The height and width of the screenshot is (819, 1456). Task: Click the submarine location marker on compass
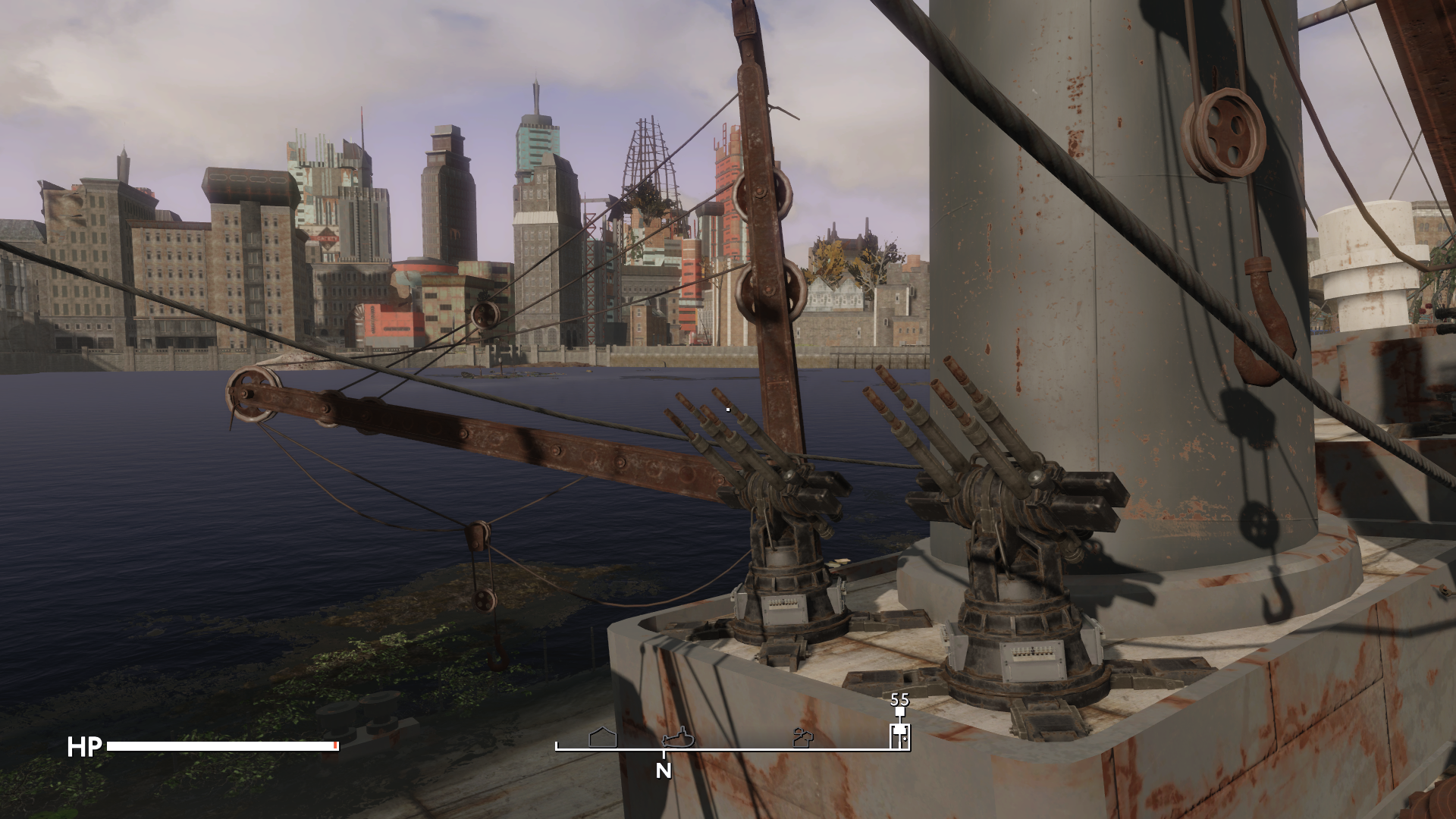[677, 737]
